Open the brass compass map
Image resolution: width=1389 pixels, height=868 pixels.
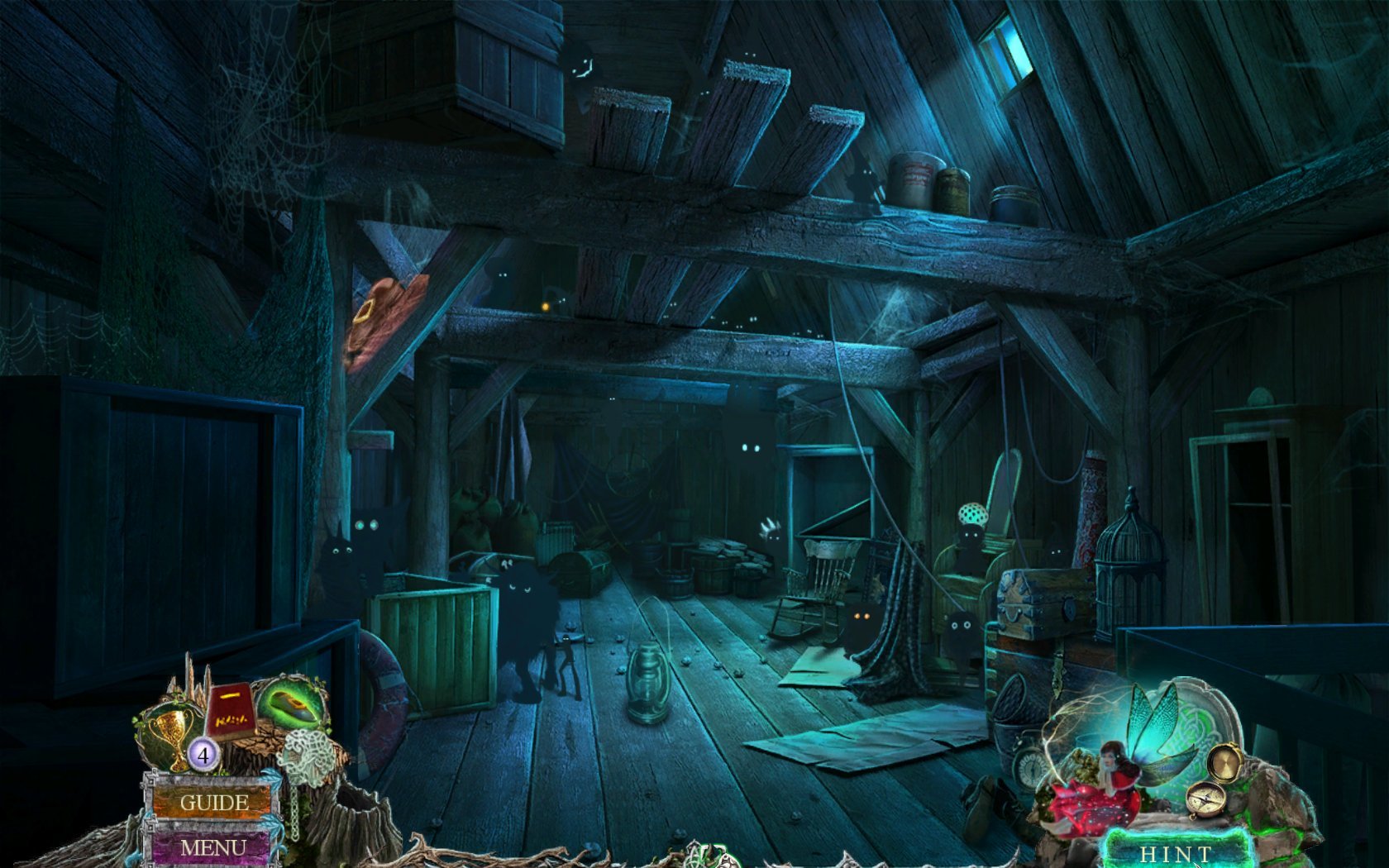tap(1205, 799)
